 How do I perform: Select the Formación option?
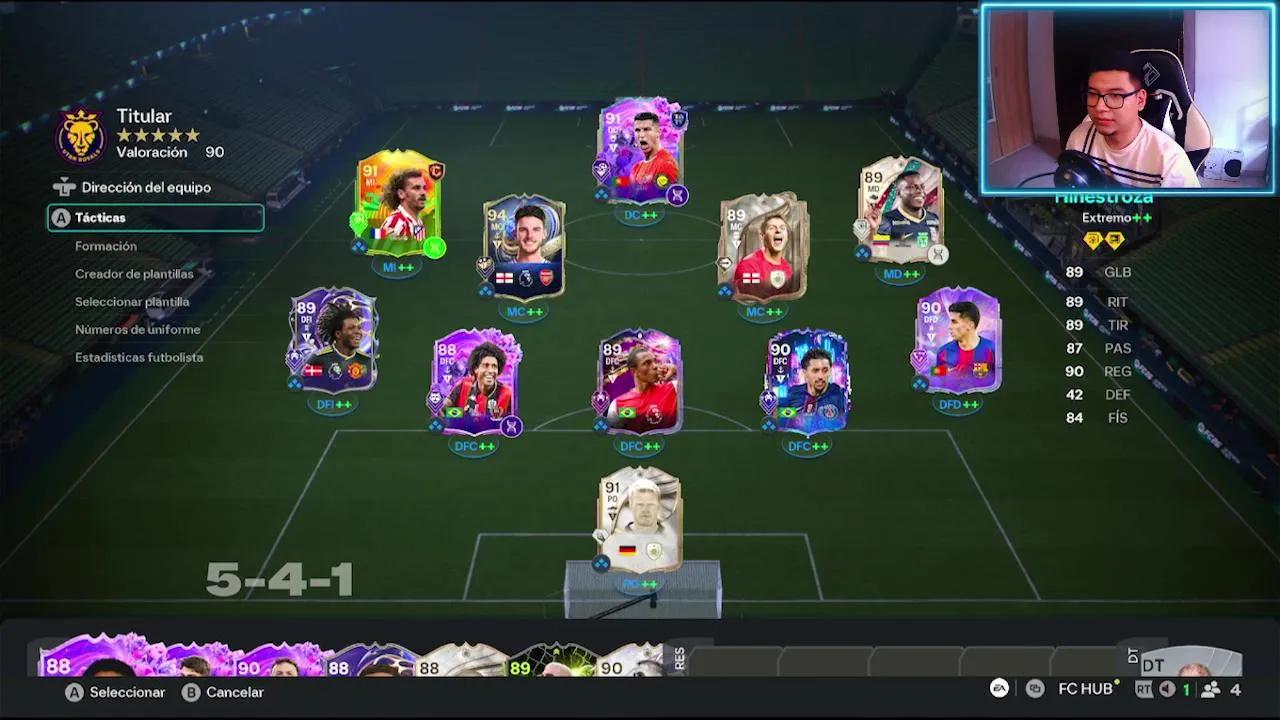click(106, 246)
